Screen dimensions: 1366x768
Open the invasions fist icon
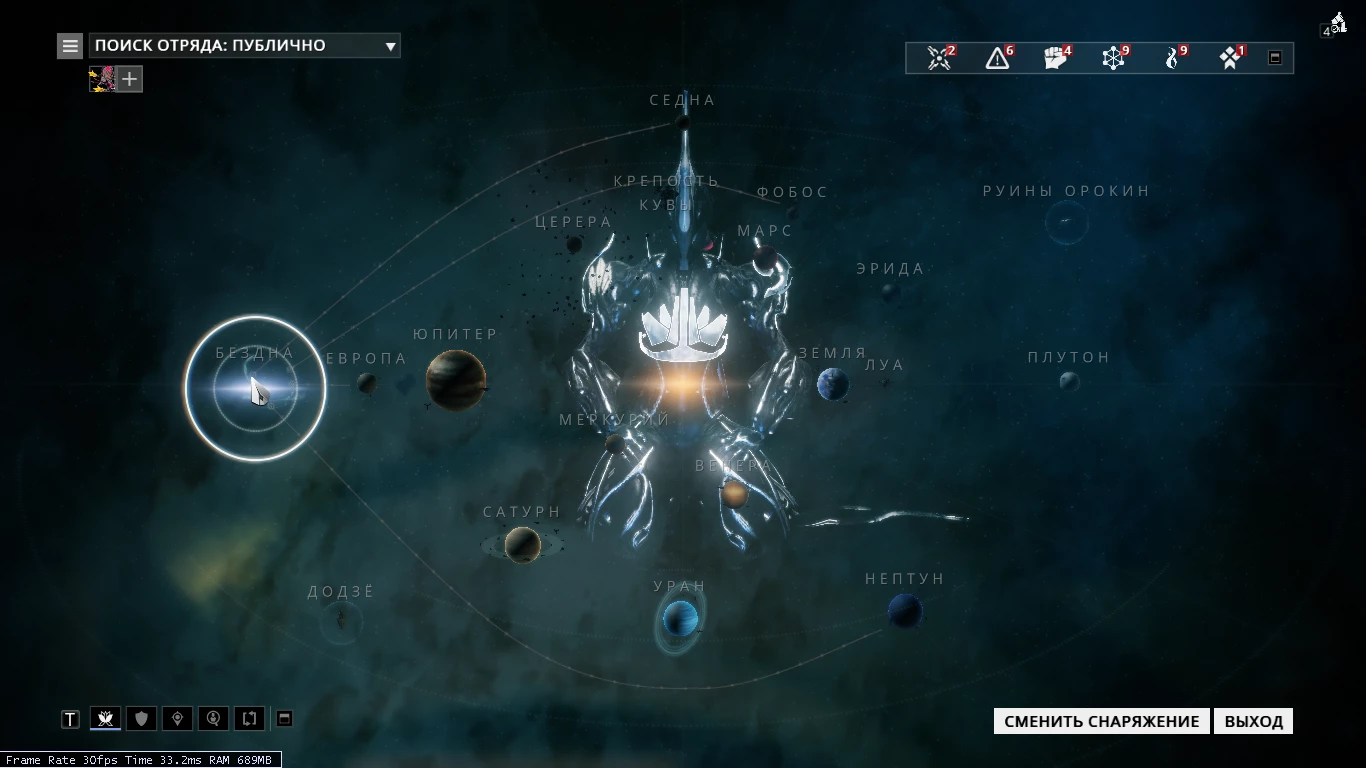click(1056, 58)
